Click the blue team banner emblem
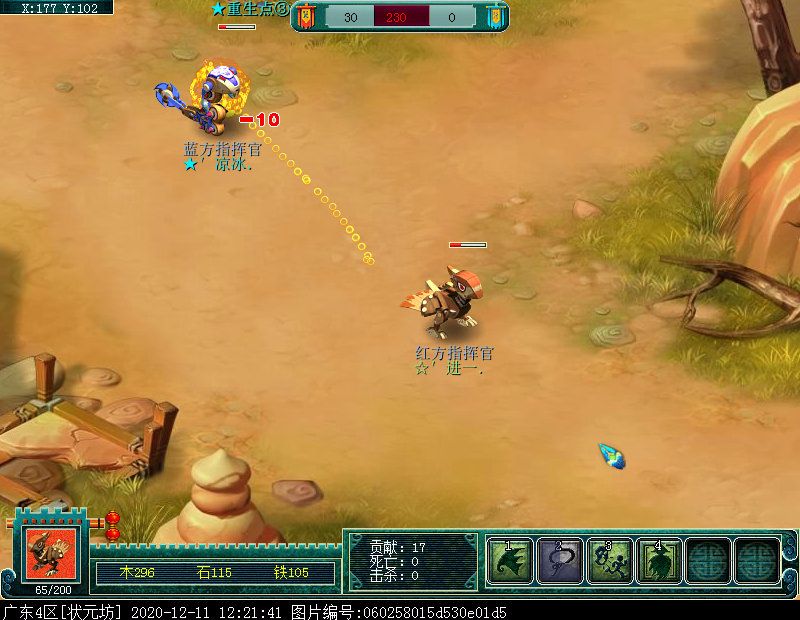Image resolution: width=800 pixels, height=620 pixels. pyautogui.click(x=494, y=17)
